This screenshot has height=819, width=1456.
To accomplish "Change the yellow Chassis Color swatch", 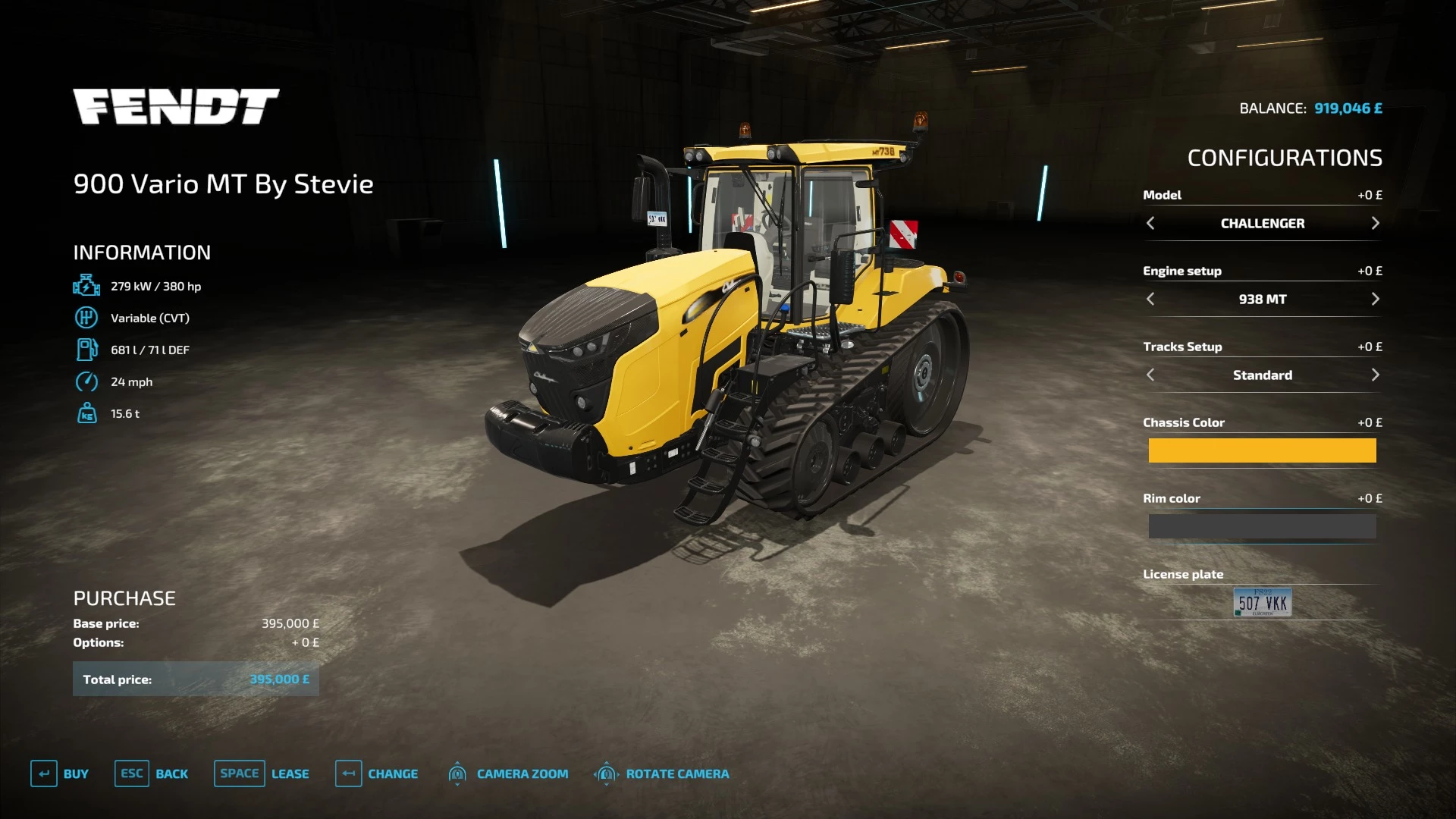I will tap(1262, 450).
